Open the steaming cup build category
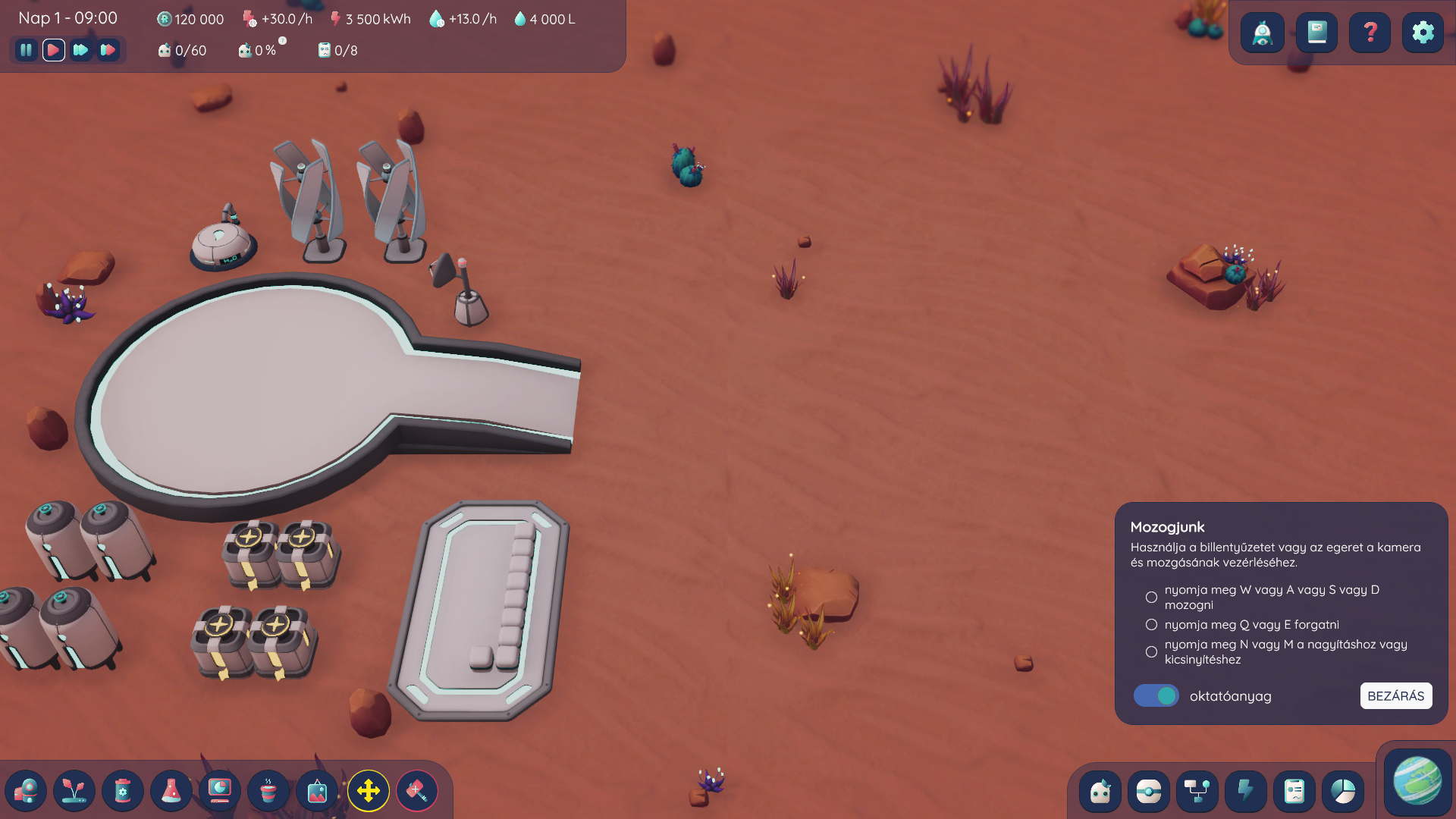The image size is (1456, 819). click(x=268, y=791)
